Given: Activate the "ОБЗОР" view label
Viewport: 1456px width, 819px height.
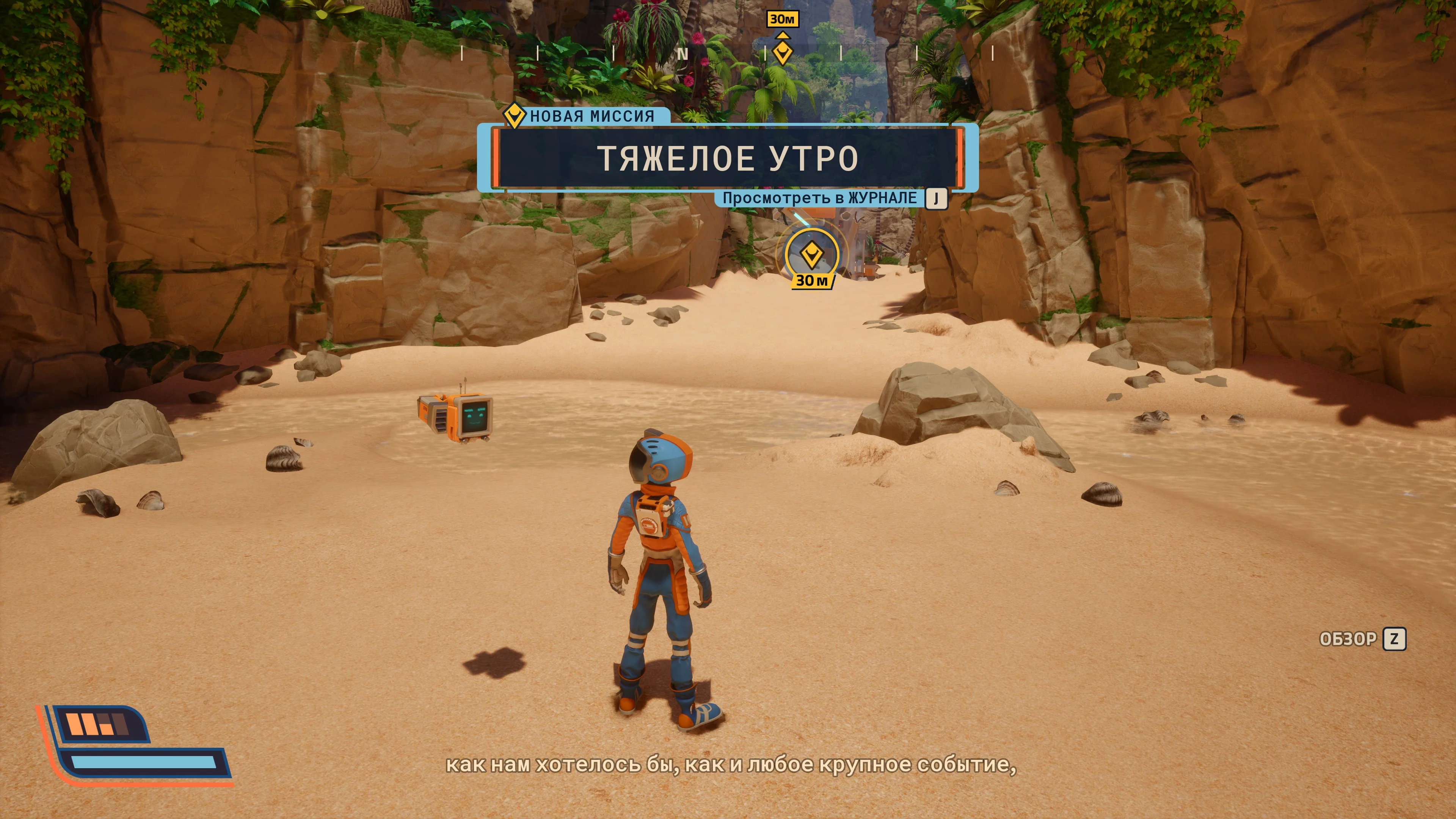Looking at the screenshot, I should coord(1348,639).
